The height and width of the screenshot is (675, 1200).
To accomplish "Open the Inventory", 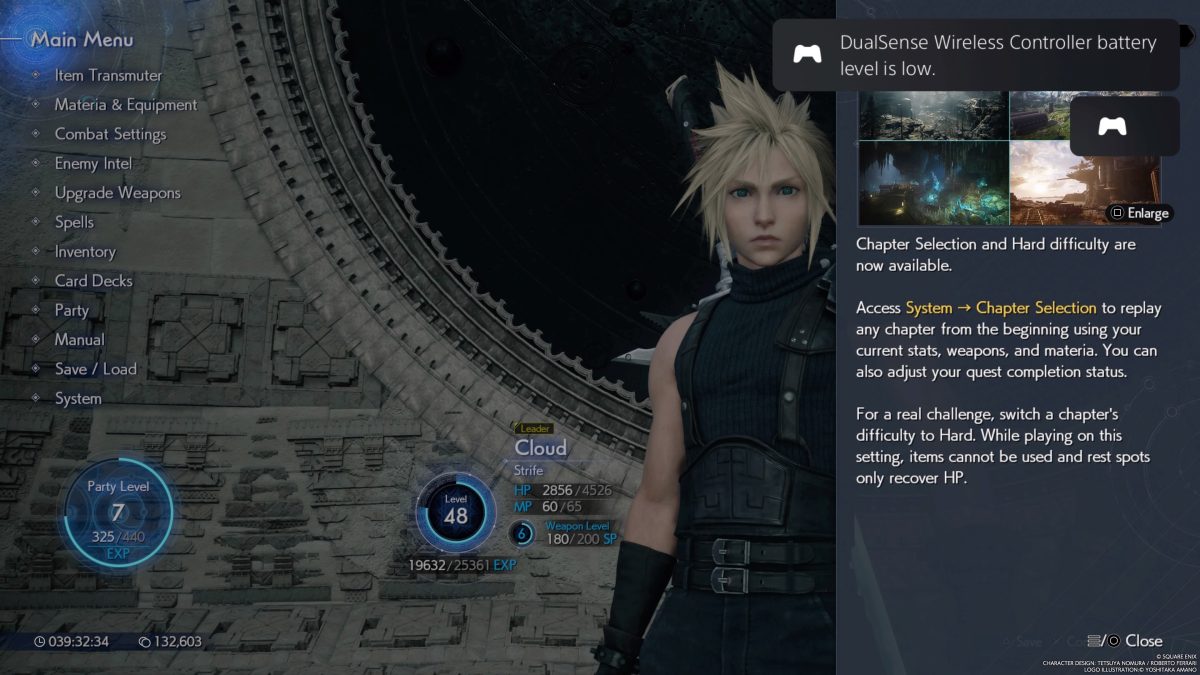I will 85,252.
